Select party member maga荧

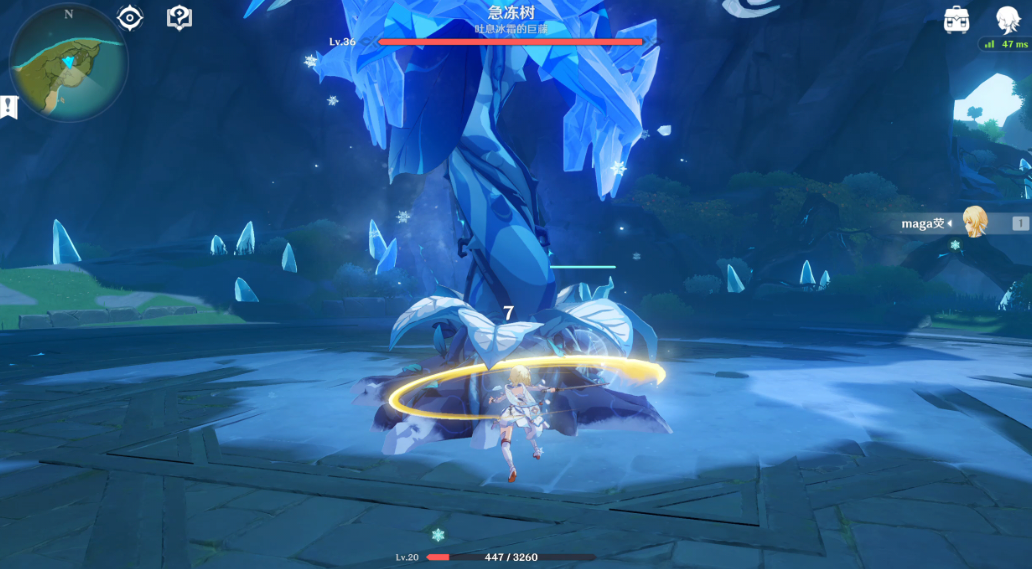[970, 223]
